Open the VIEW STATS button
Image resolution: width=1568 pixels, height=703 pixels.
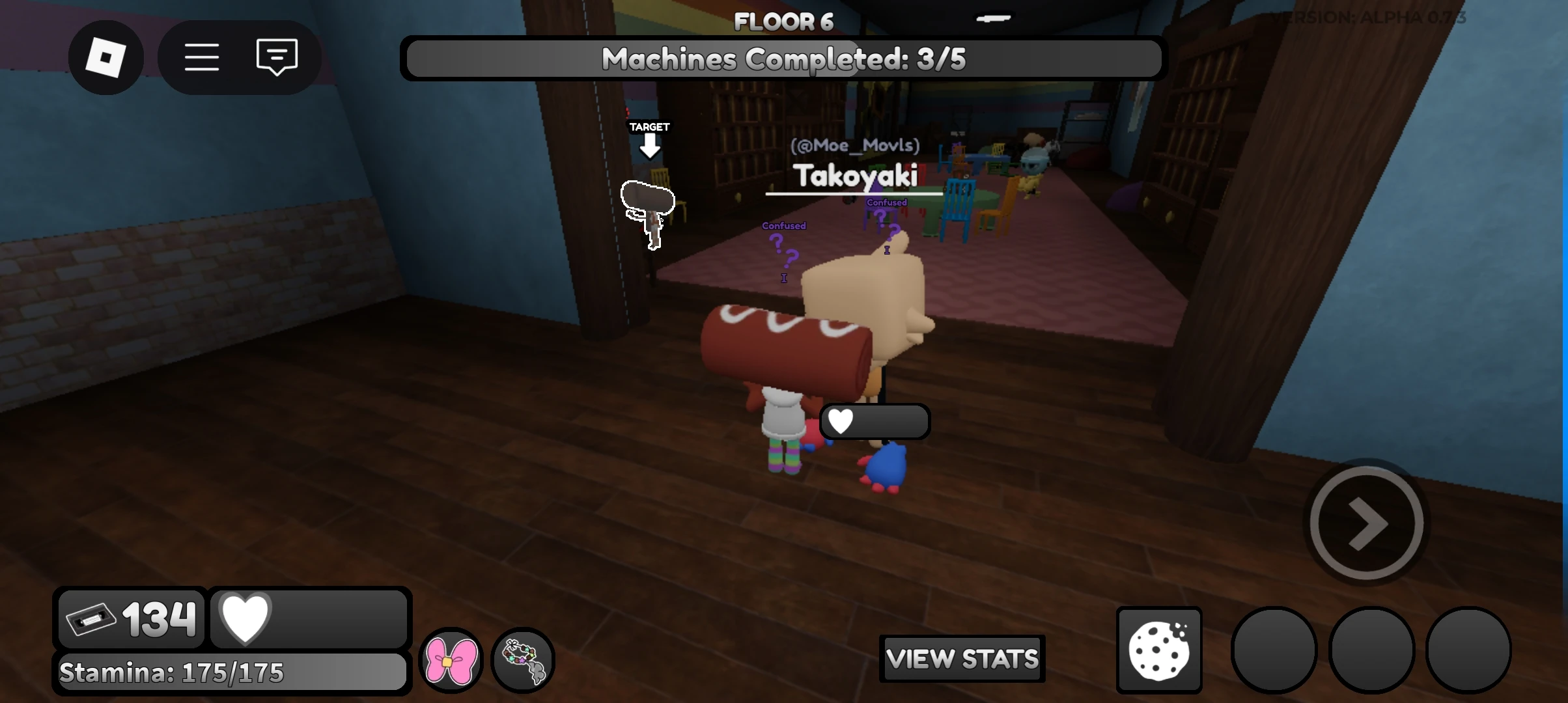coord(962,659)
